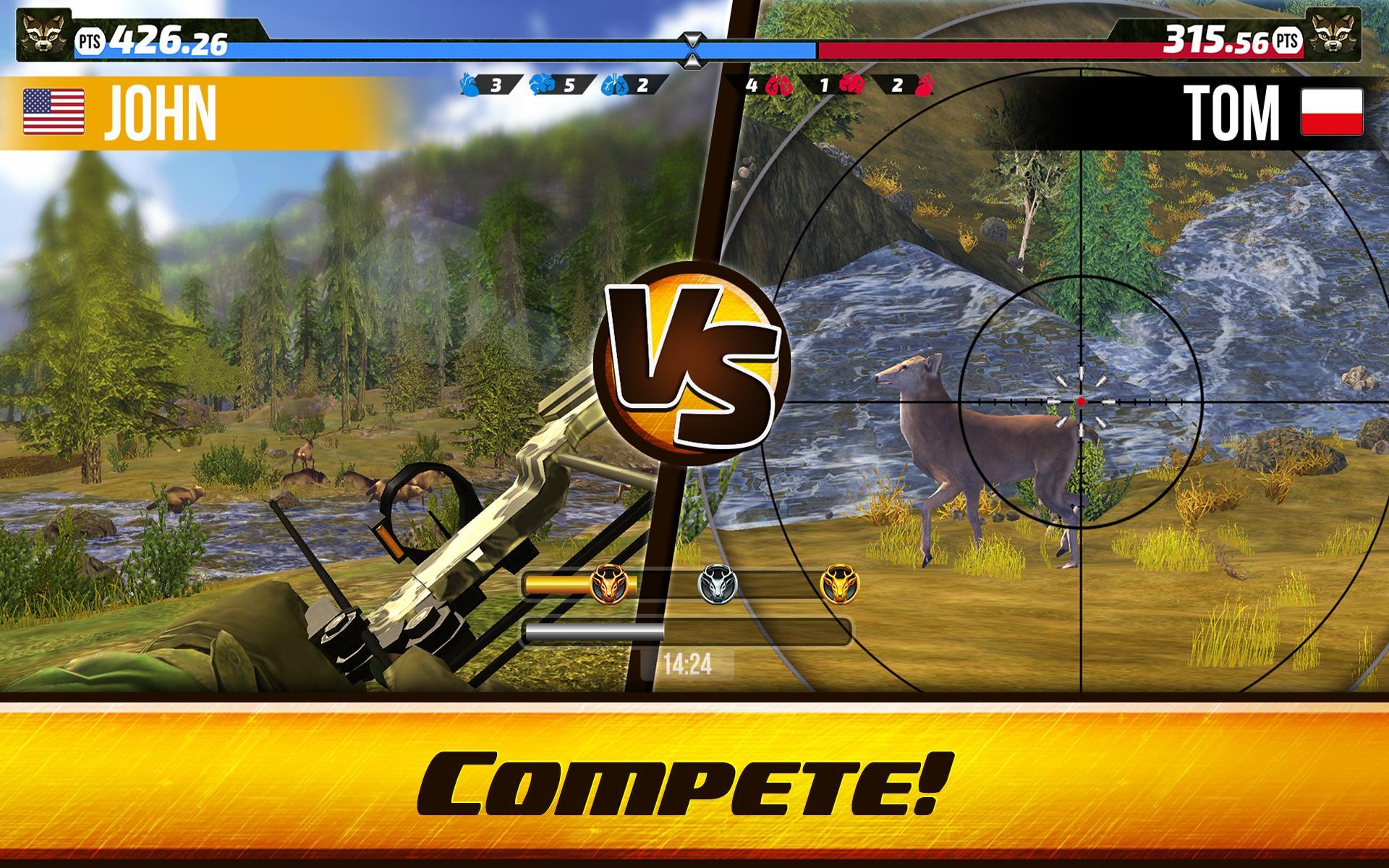
Task: Select the TOM name banner with Poland flag
Action: tap(1266, 112)
